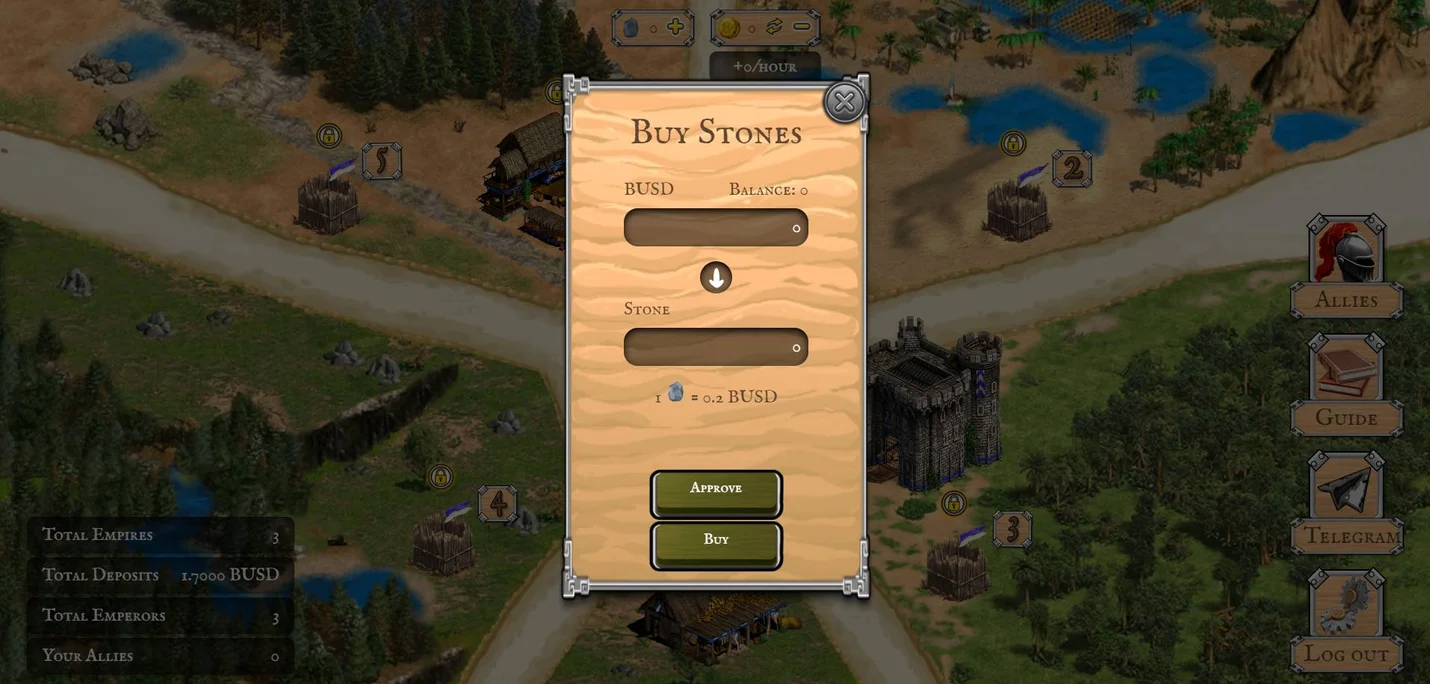
Task: Open the Telegram link
Action: click(1346, 490)
